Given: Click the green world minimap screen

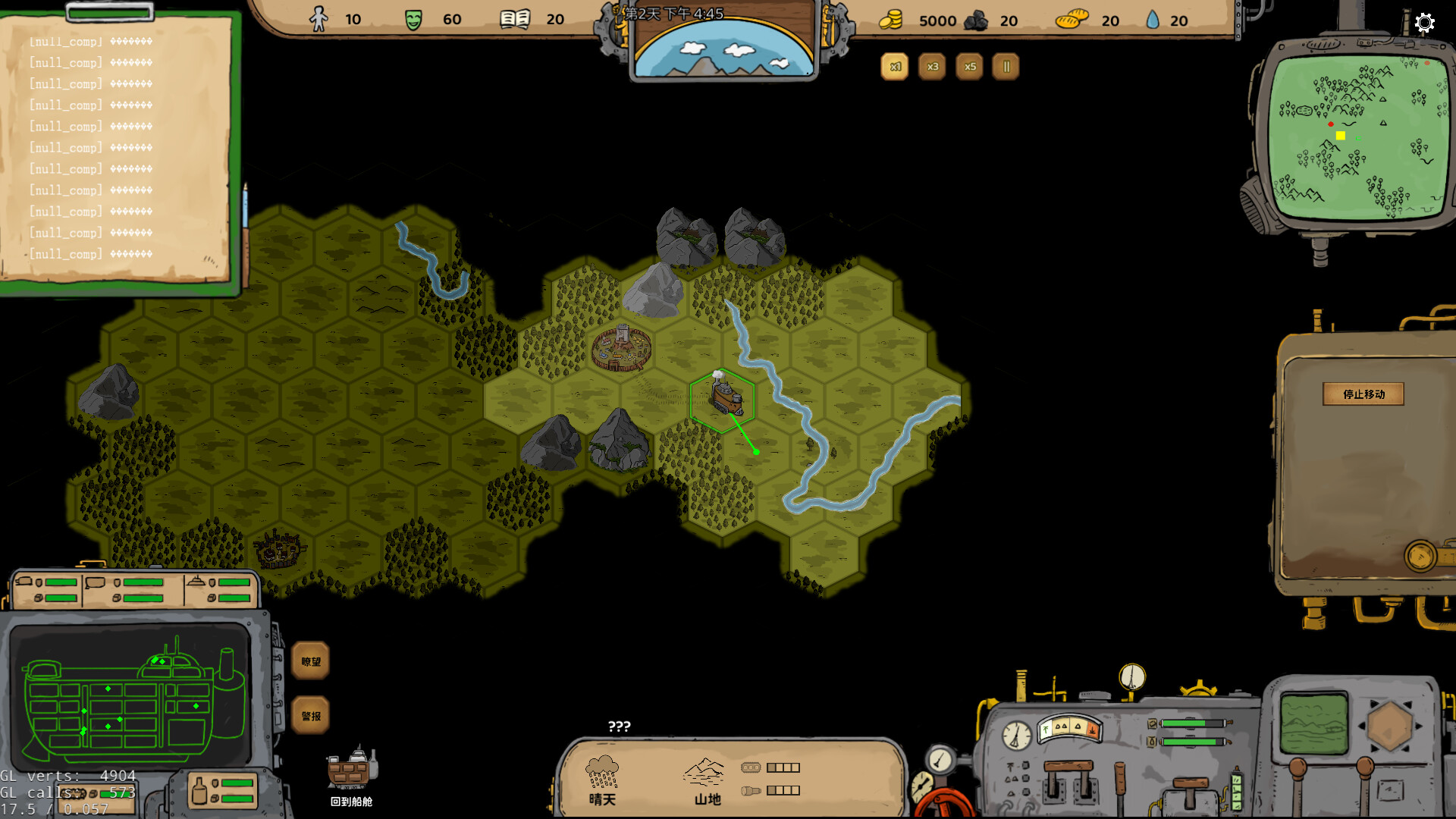Looking at the screenshot, I should coord(1357,138).
